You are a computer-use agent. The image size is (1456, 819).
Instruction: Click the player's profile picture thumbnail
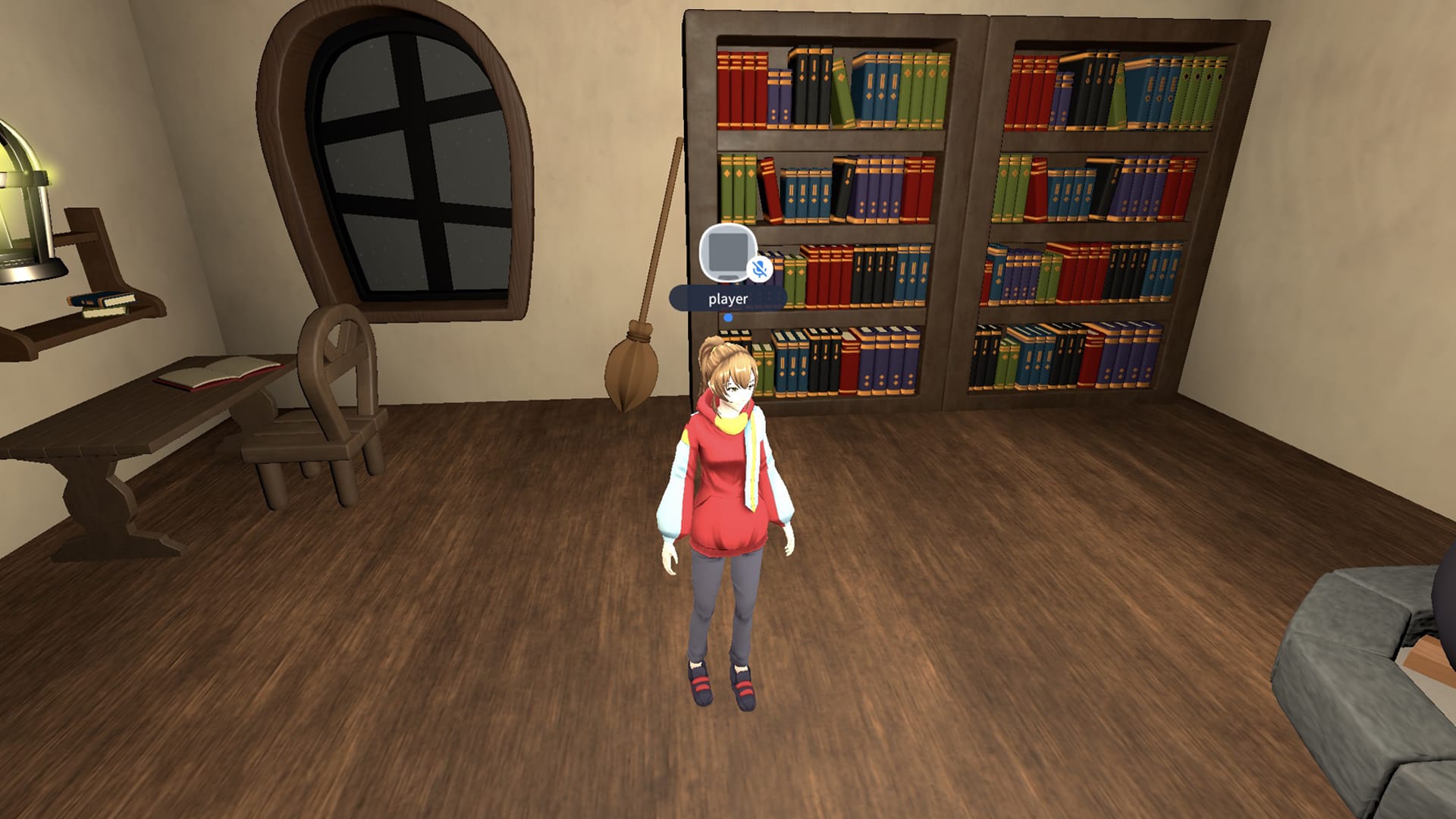(726, 252)
